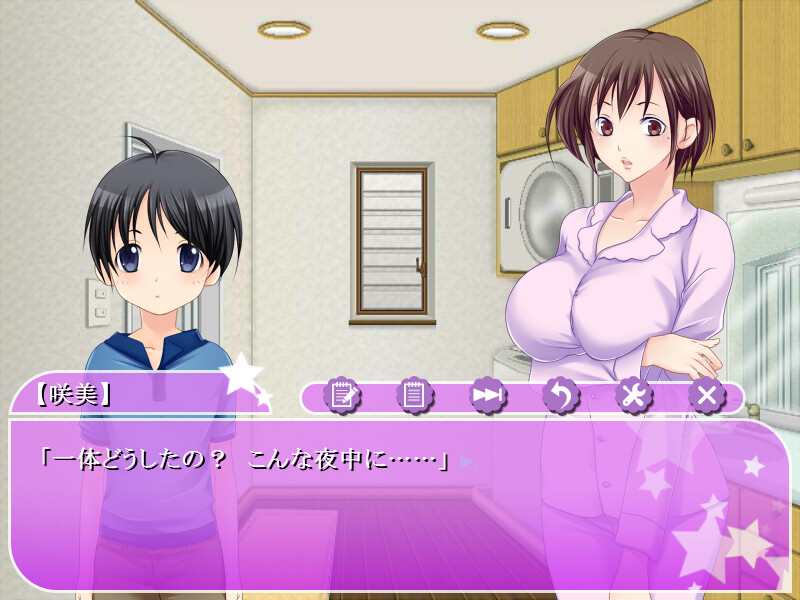Open the plain notepad log icon
Viewport: 800px width, 600px height.
[x=414, y=396]
